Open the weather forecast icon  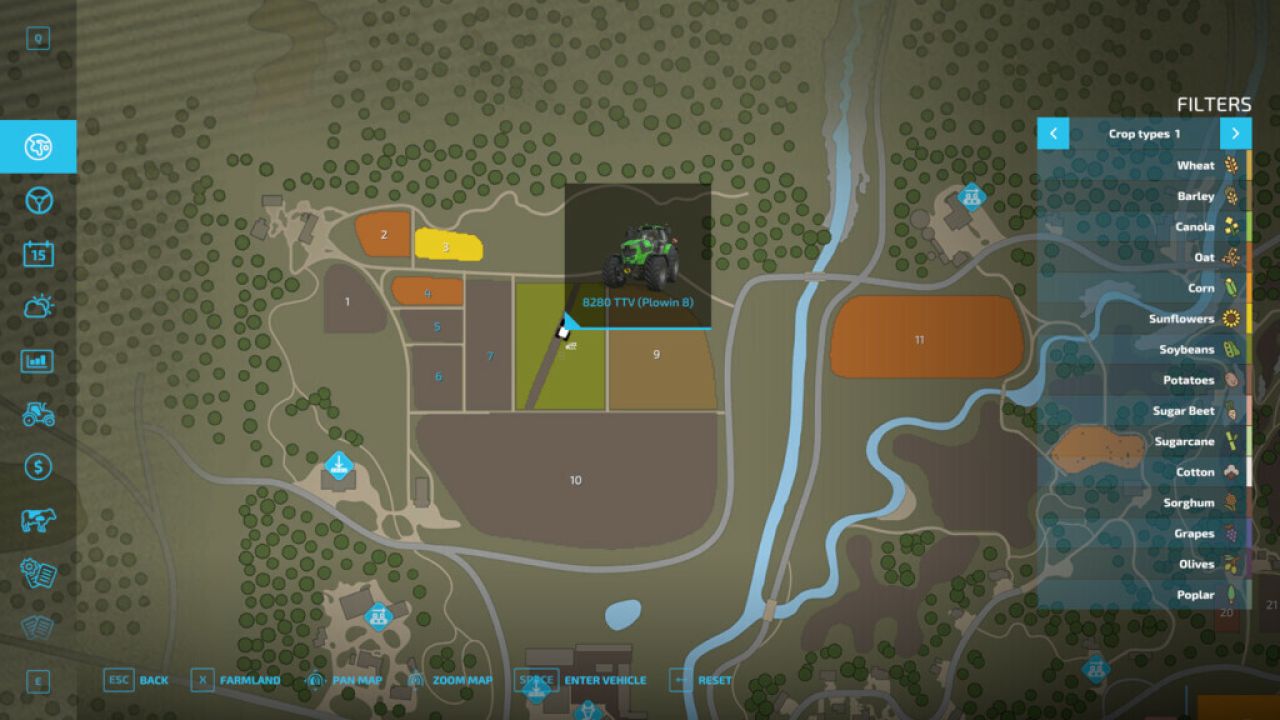click(37, 305)
